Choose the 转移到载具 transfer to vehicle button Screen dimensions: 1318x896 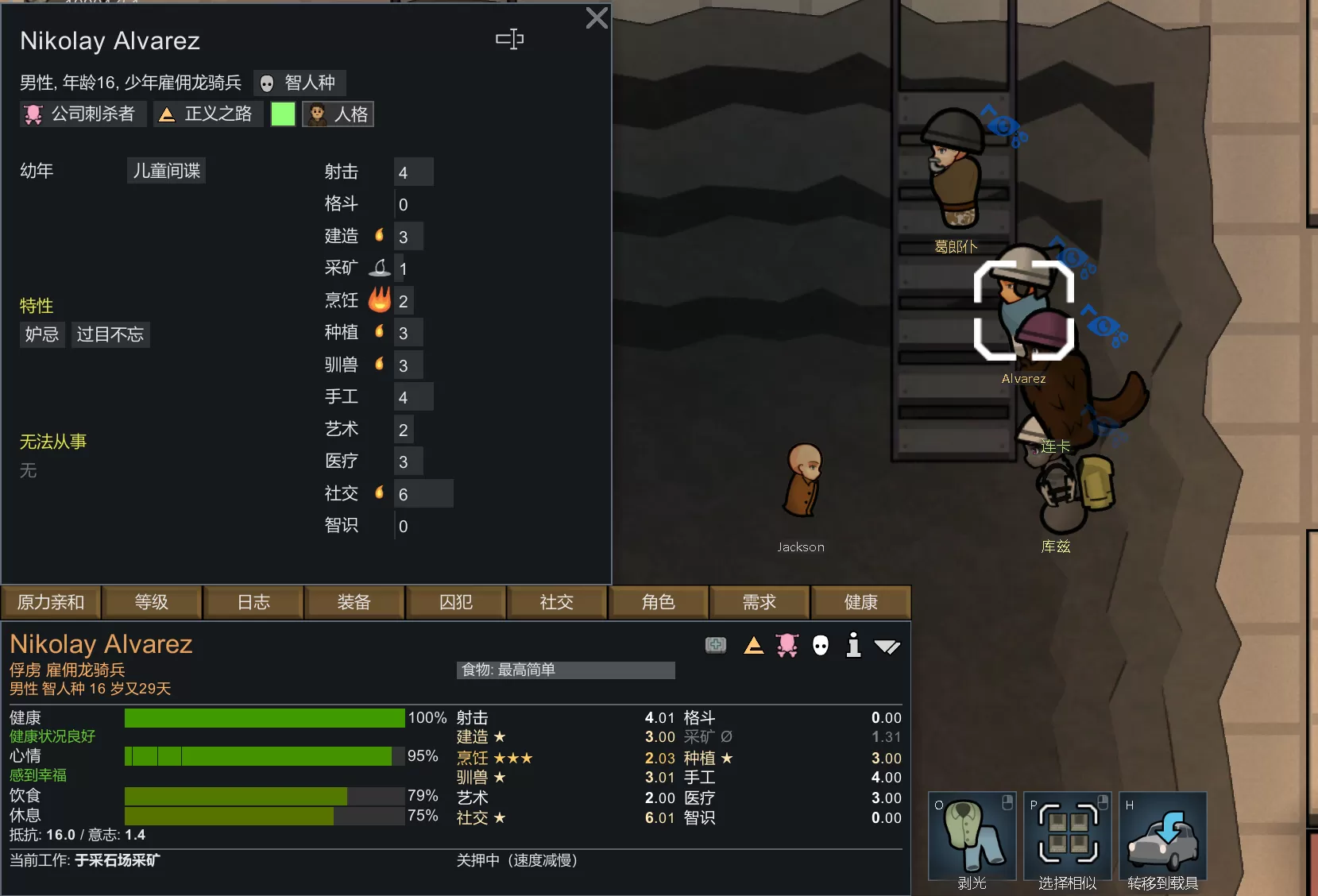pos(1162,837)
